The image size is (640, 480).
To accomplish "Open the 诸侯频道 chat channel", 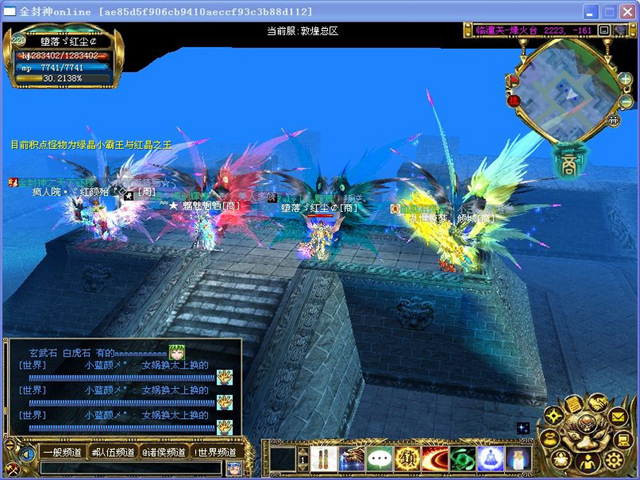I will (165, 452).
